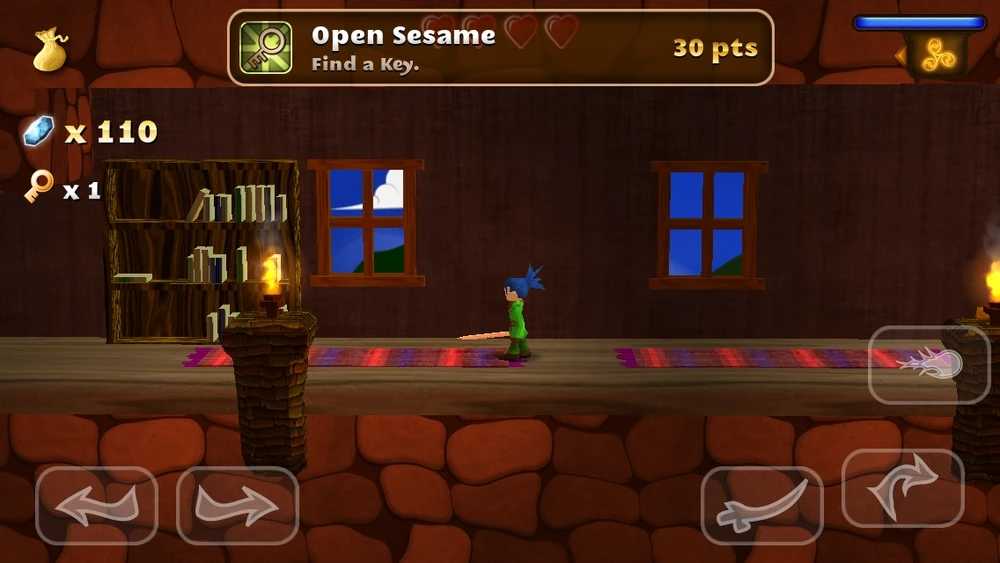The image size is (1000, 563).
Task: Tap the Open Sesame achievement banner
Action: coord(500,47)
